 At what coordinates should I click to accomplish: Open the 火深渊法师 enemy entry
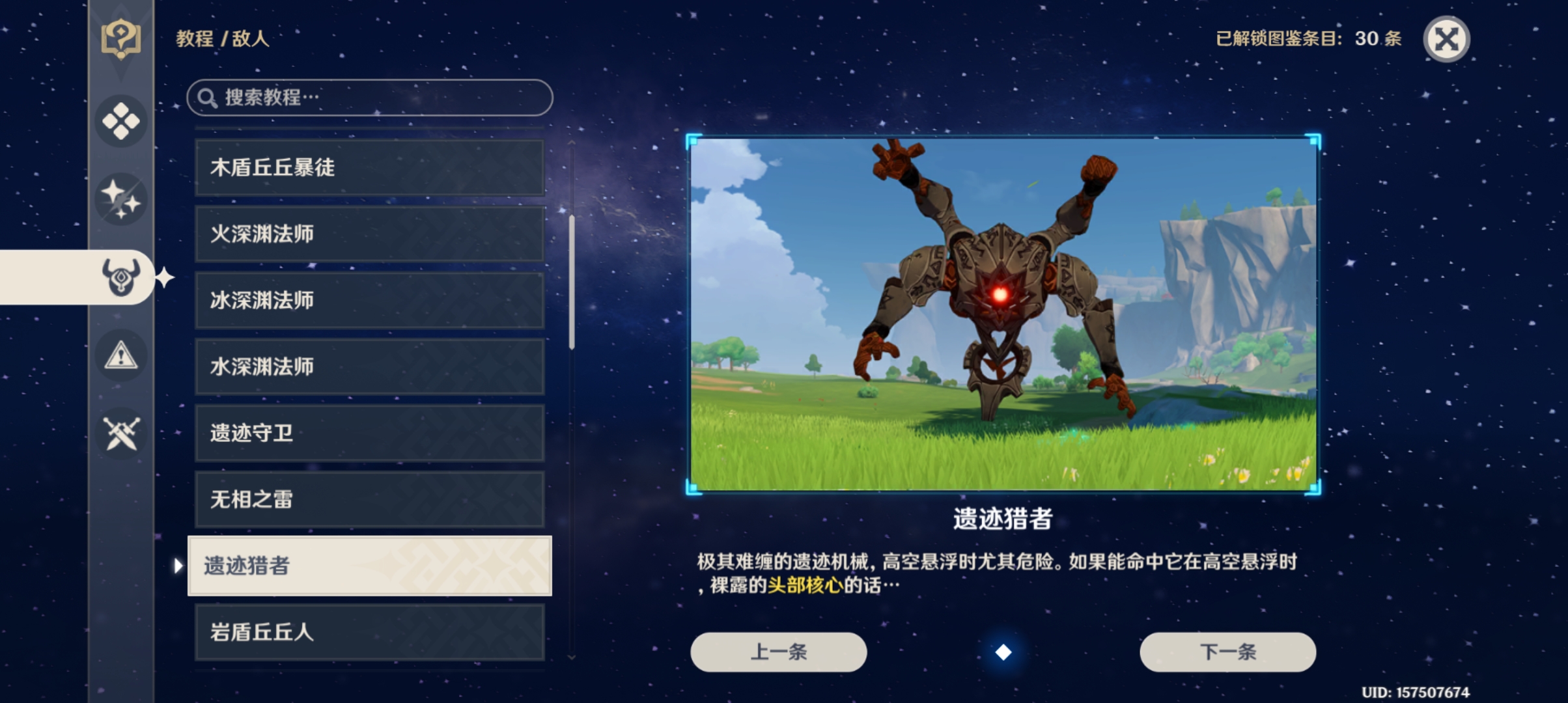[369, 234]
